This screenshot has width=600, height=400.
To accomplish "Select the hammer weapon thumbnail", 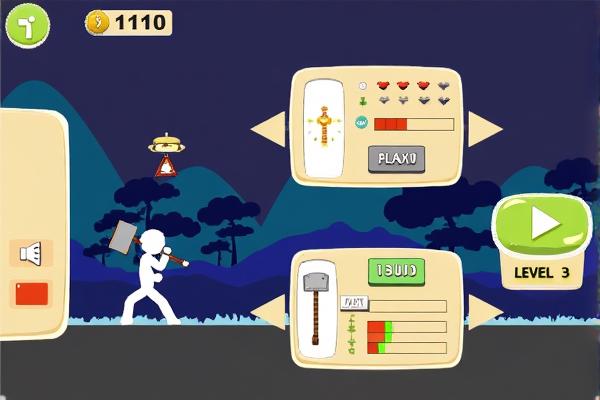I will (x=318, y=309).
